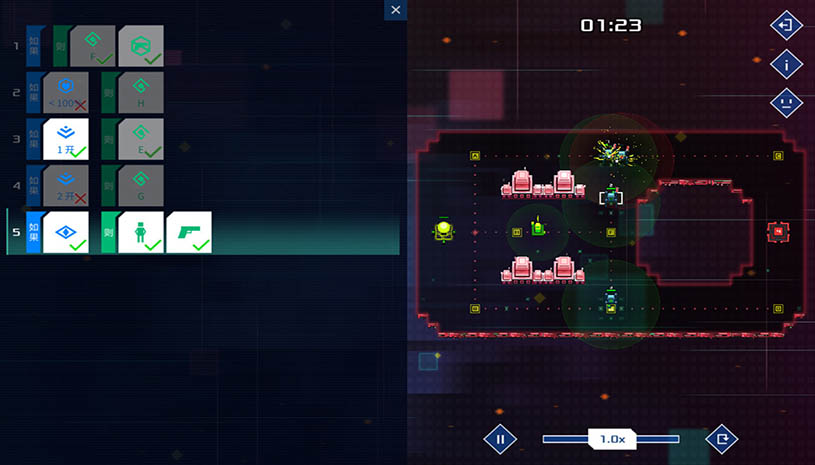Click the exit arrow button beside speed slider
The image size is (815, 465).
(x=721, y=438)
